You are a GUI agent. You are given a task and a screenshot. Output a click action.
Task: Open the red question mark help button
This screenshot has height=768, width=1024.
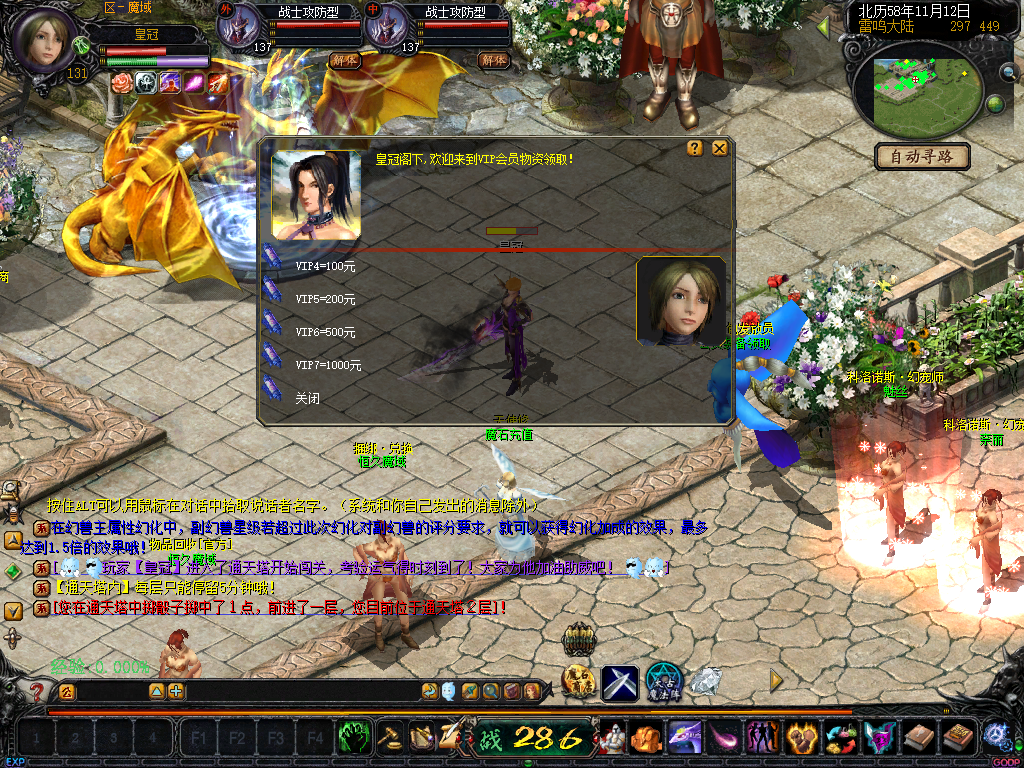point(37,691)
